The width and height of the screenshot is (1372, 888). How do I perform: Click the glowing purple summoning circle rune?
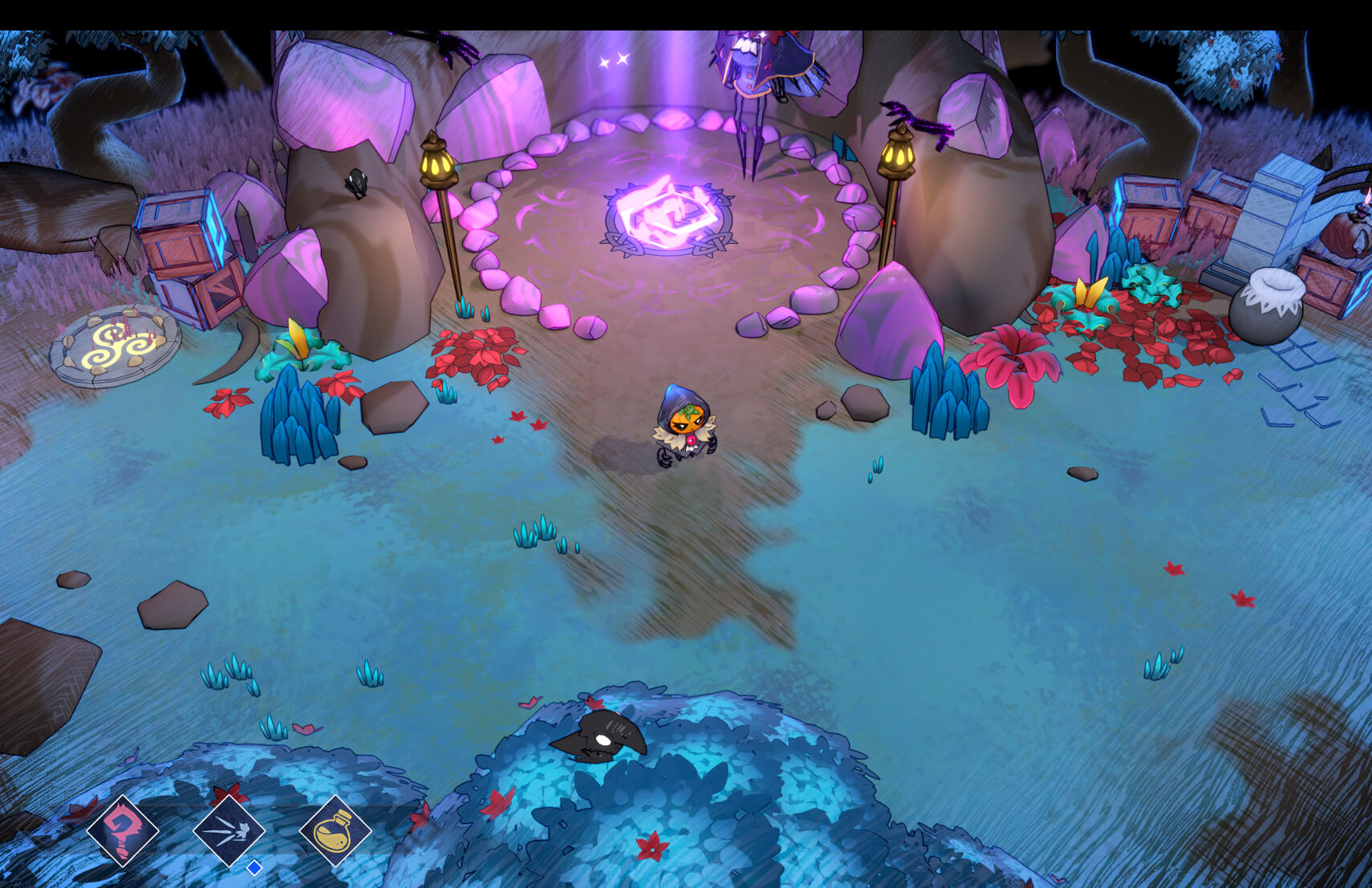670,218
